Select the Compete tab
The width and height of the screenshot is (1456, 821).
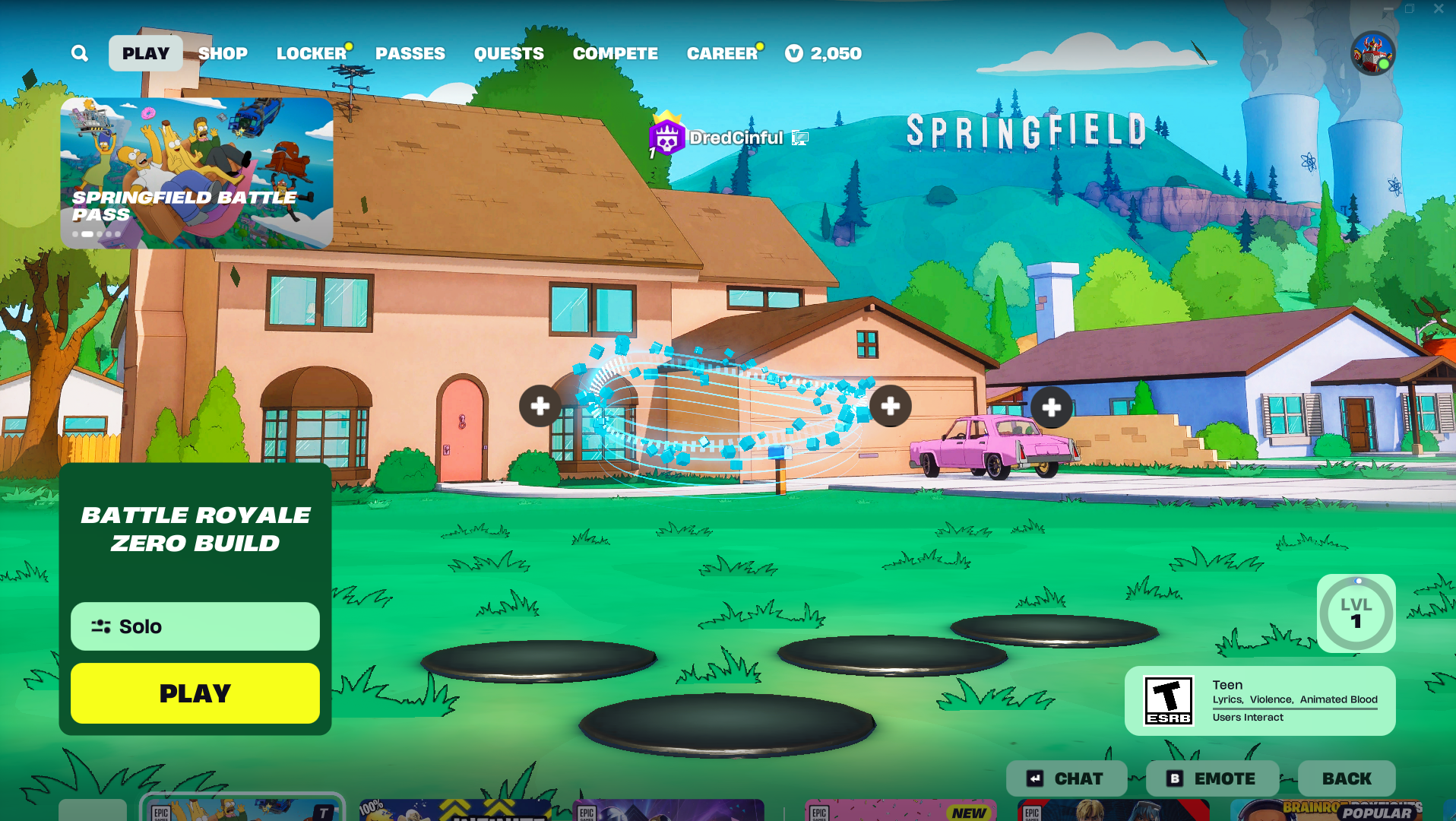615,53
